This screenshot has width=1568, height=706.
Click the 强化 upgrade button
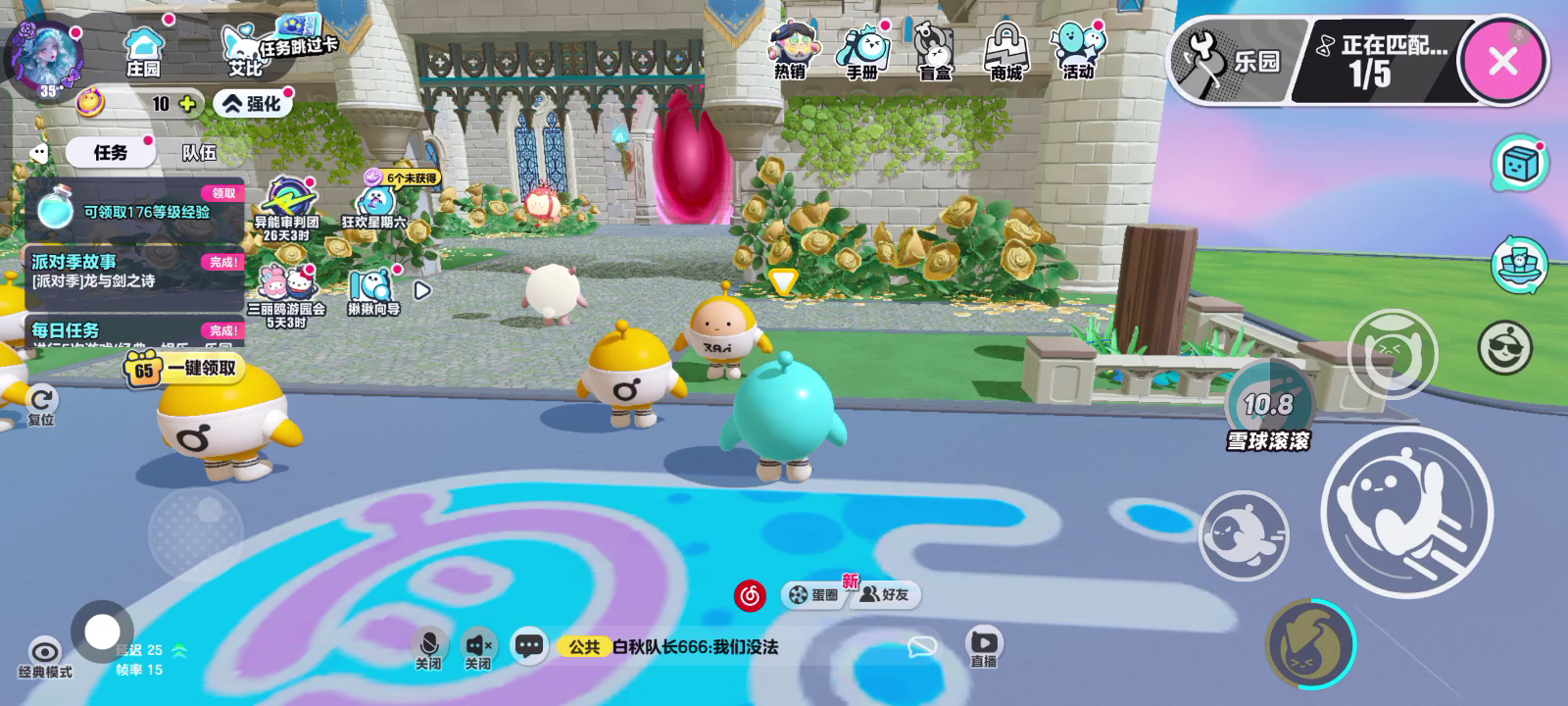coord(253,103)
